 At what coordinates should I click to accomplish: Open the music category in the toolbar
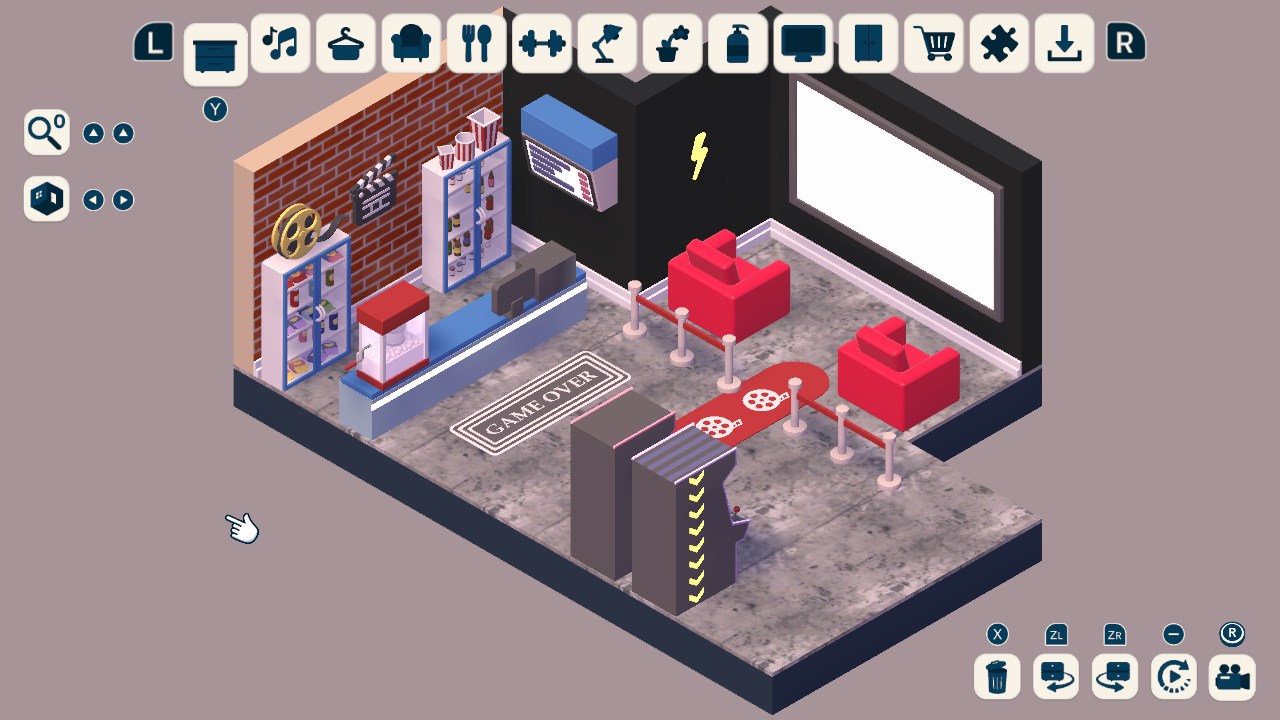[280, 44]
